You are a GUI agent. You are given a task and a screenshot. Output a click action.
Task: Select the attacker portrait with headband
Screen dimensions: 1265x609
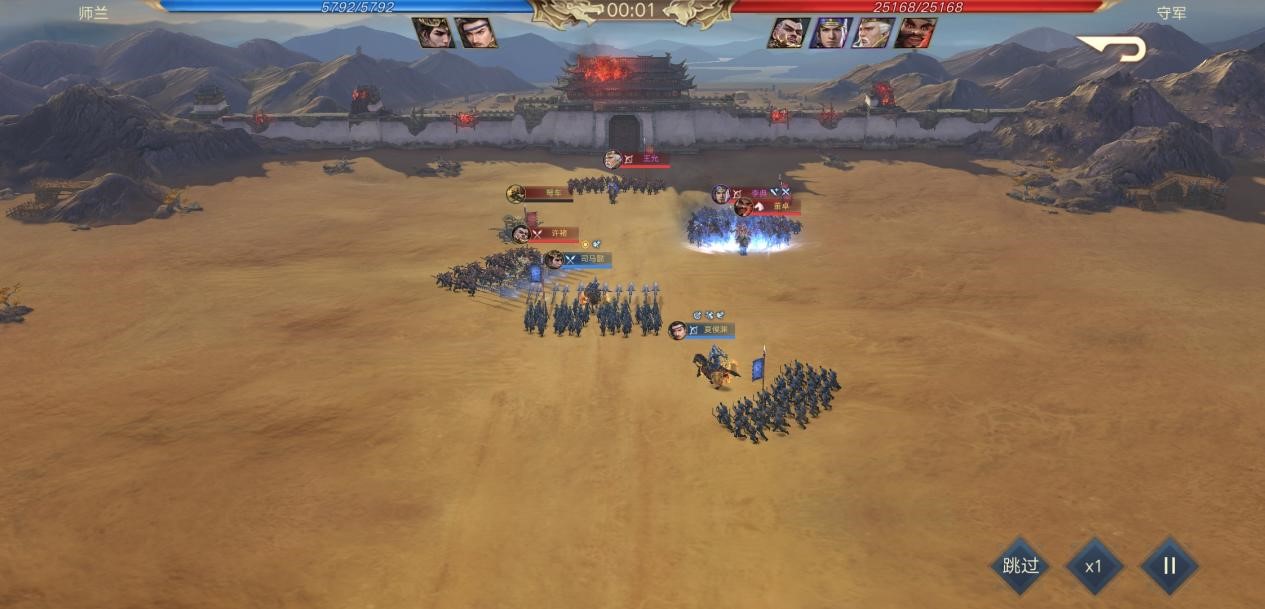(475, 33)
